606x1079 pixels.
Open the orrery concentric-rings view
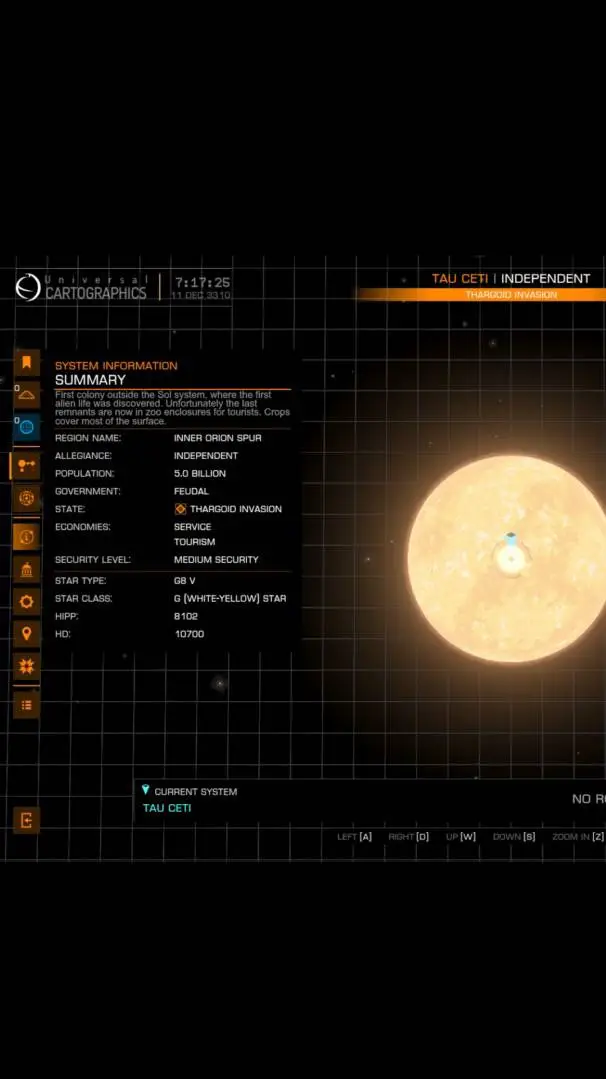[x=26, y=497]
